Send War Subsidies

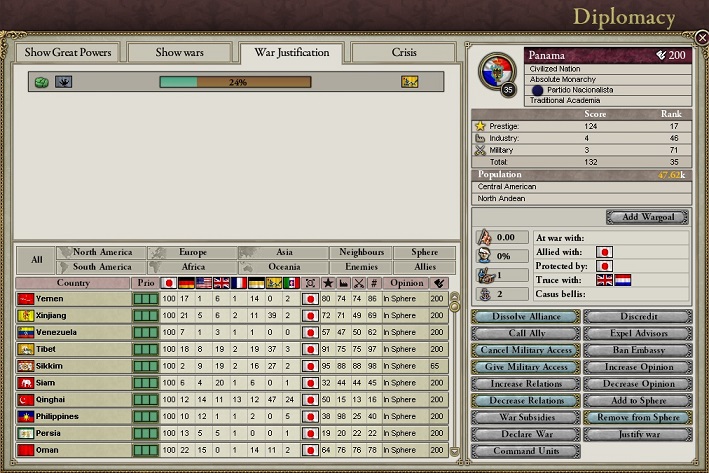(x=526, y=418)
